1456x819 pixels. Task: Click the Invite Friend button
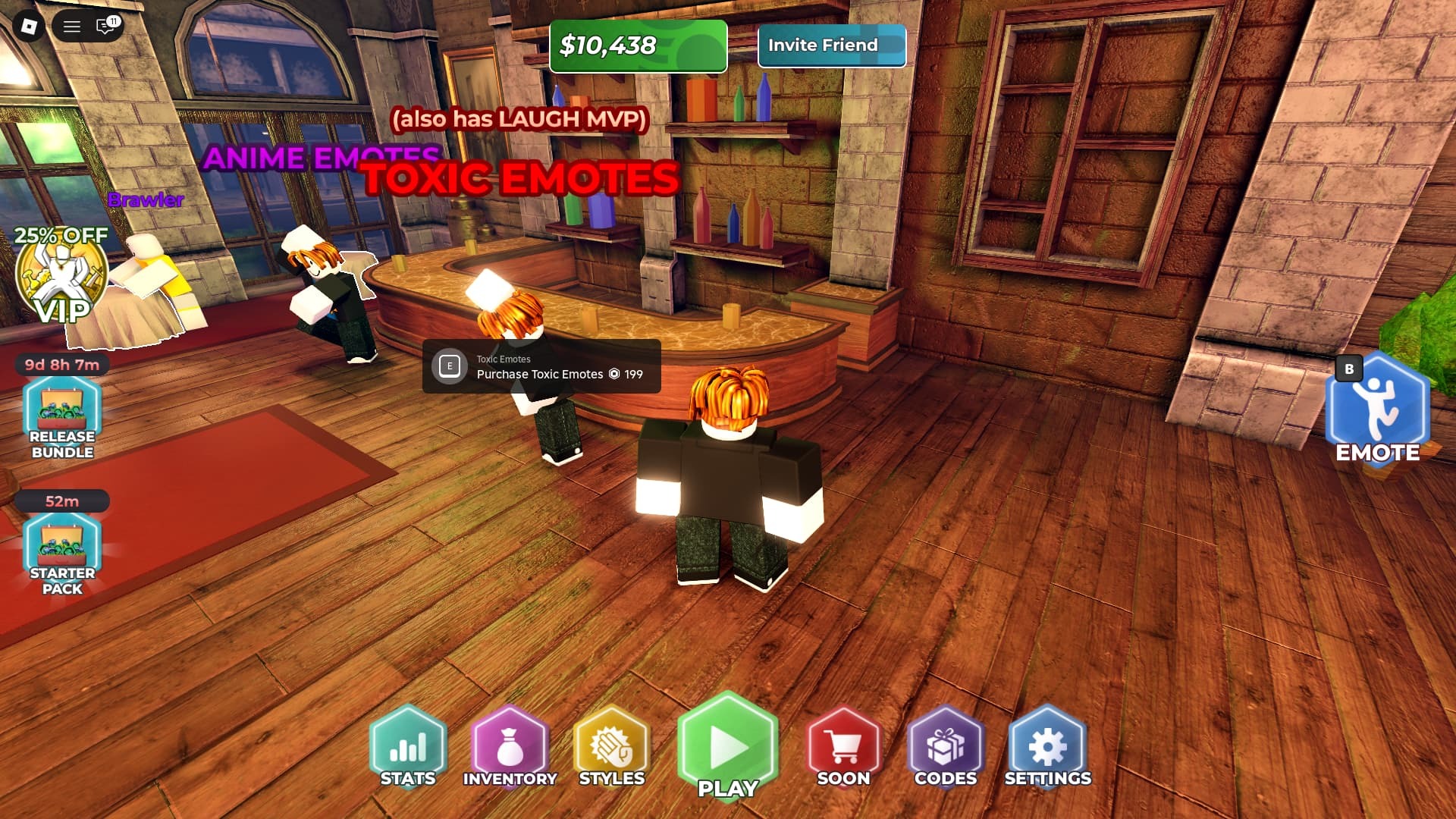[831, 45]
